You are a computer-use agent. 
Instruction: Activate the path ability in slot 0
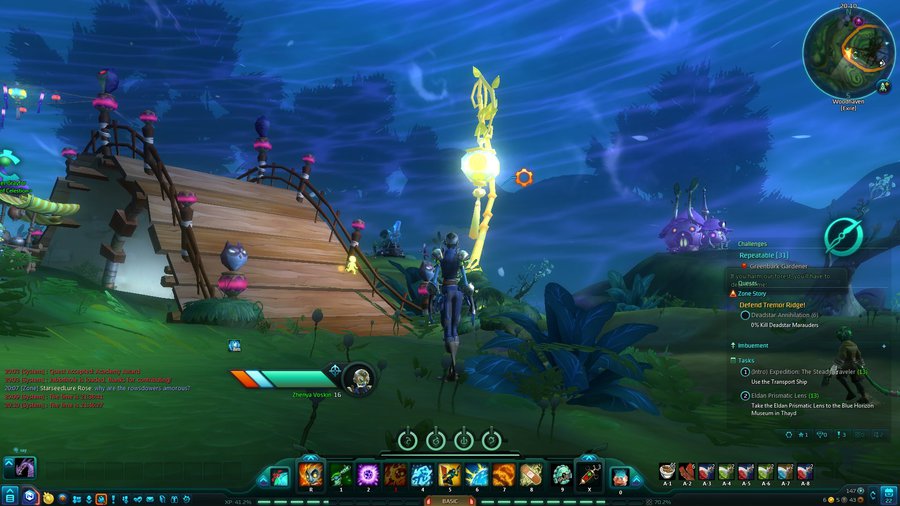(620, 475)
